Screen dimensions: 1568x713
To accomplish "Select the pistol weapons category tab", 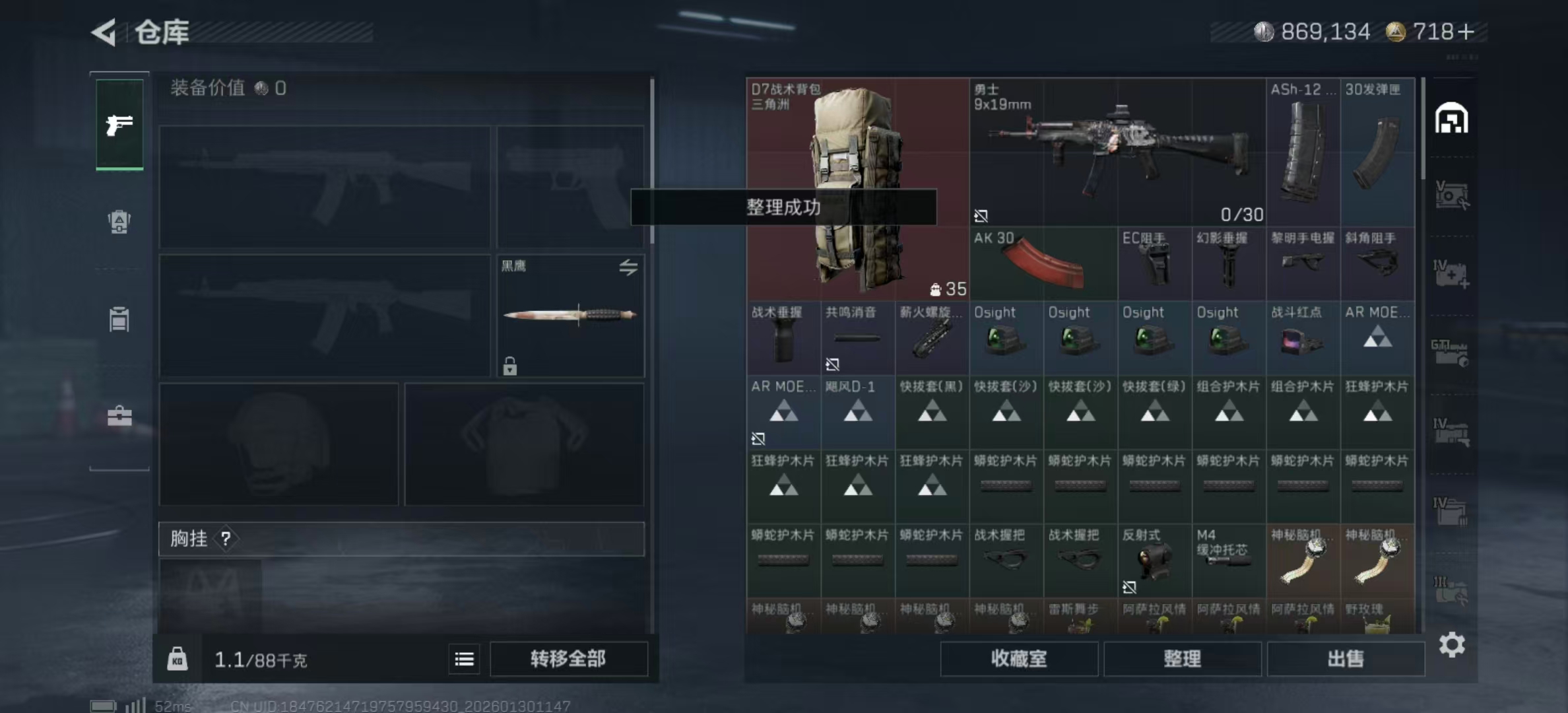I will pos(119,124).
